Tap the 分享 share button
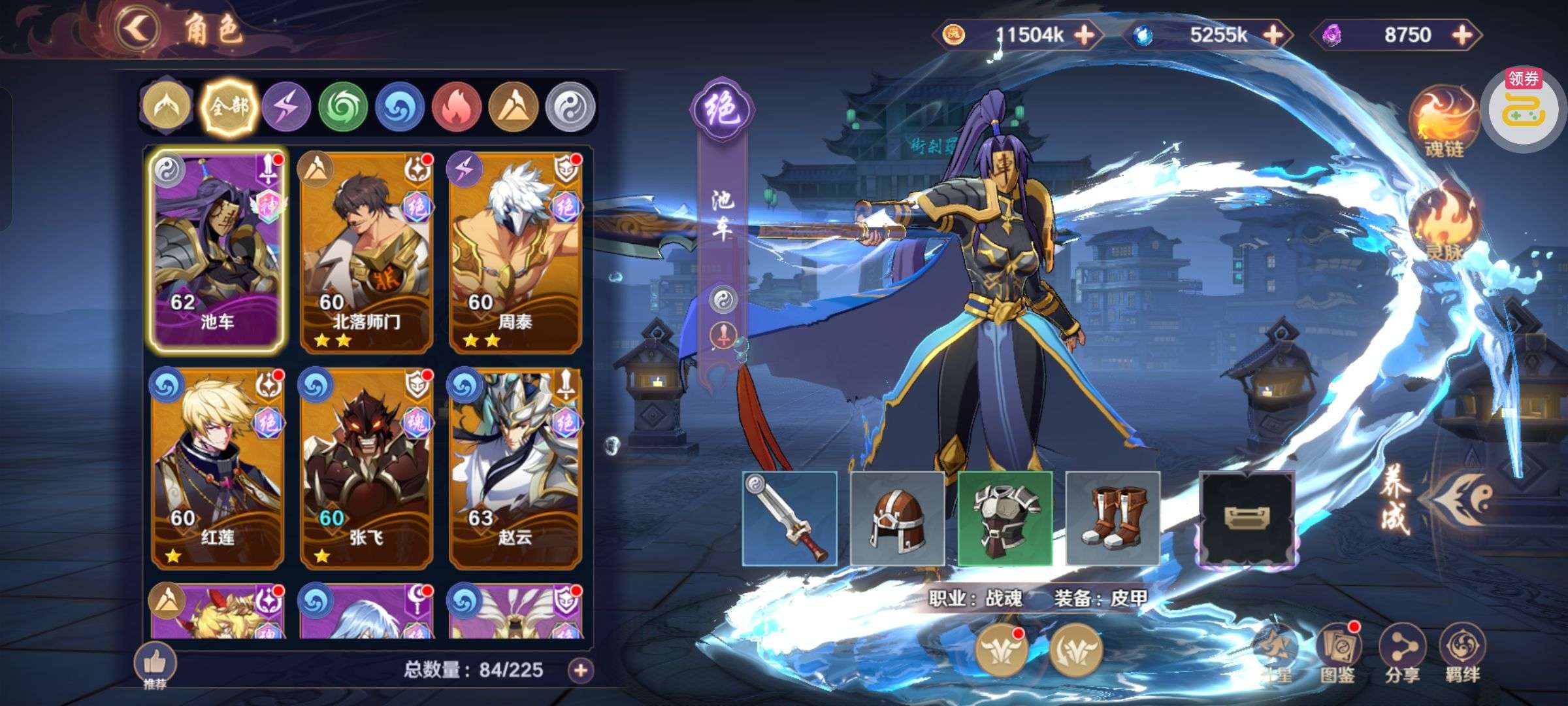1568x706 pixels. (x=1403, y=652)
